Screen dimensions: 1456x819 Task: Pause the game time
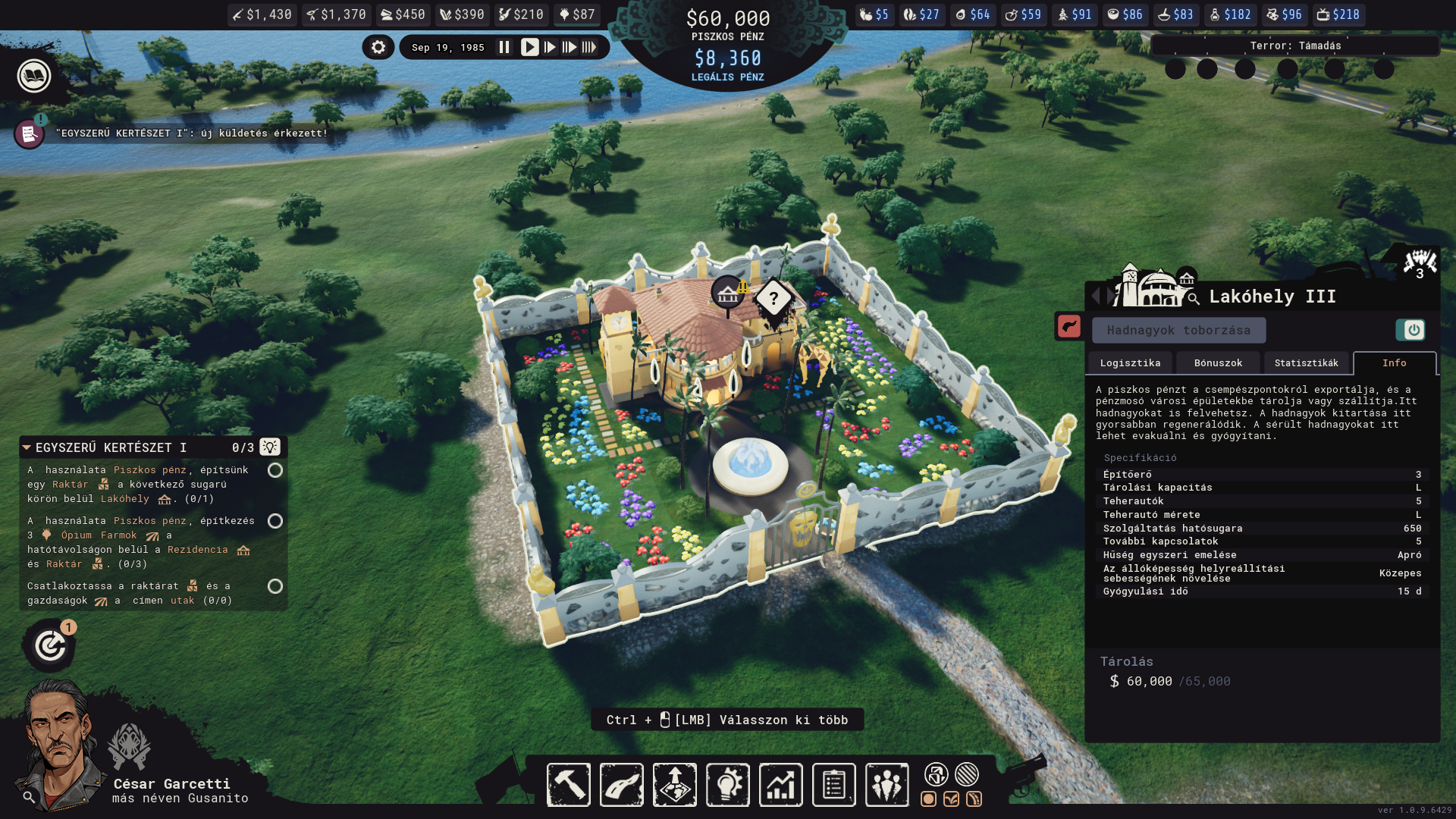[x=504, y=48]
